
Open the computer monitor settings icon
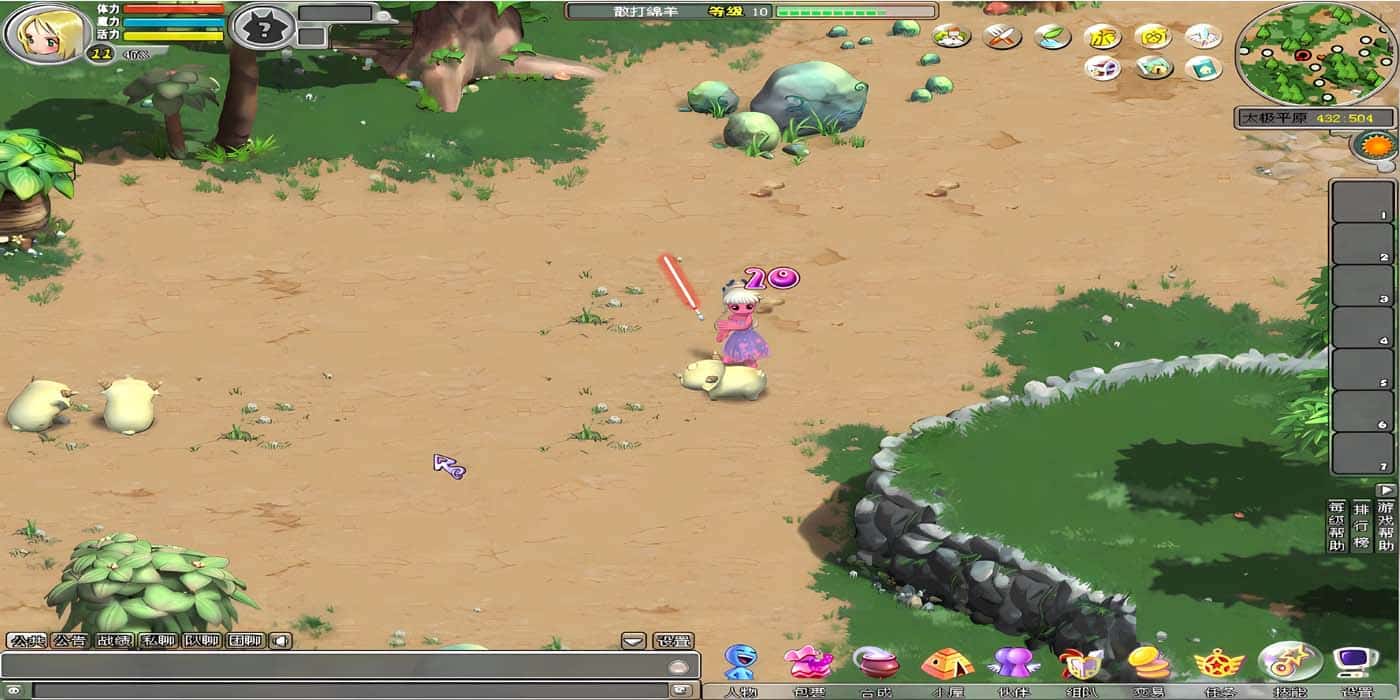(x=1355, y=663)
